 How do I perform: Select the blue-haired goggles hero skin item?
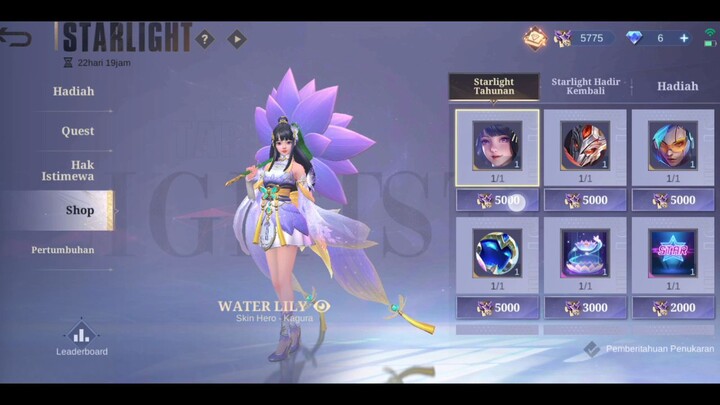coord(671,147)
